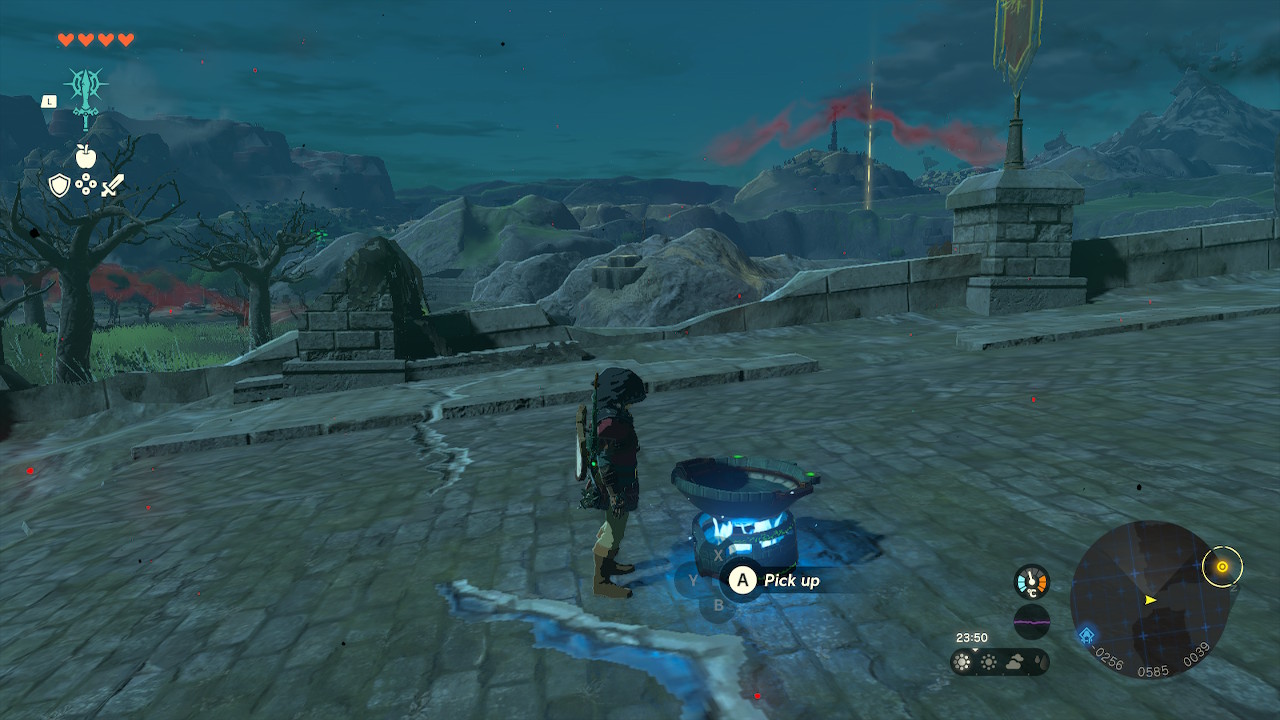Image resolution: width=1280 pixels, height=720 pixels.
Task: Toggle the noise meter indicator
Action: click(1031, 622)
